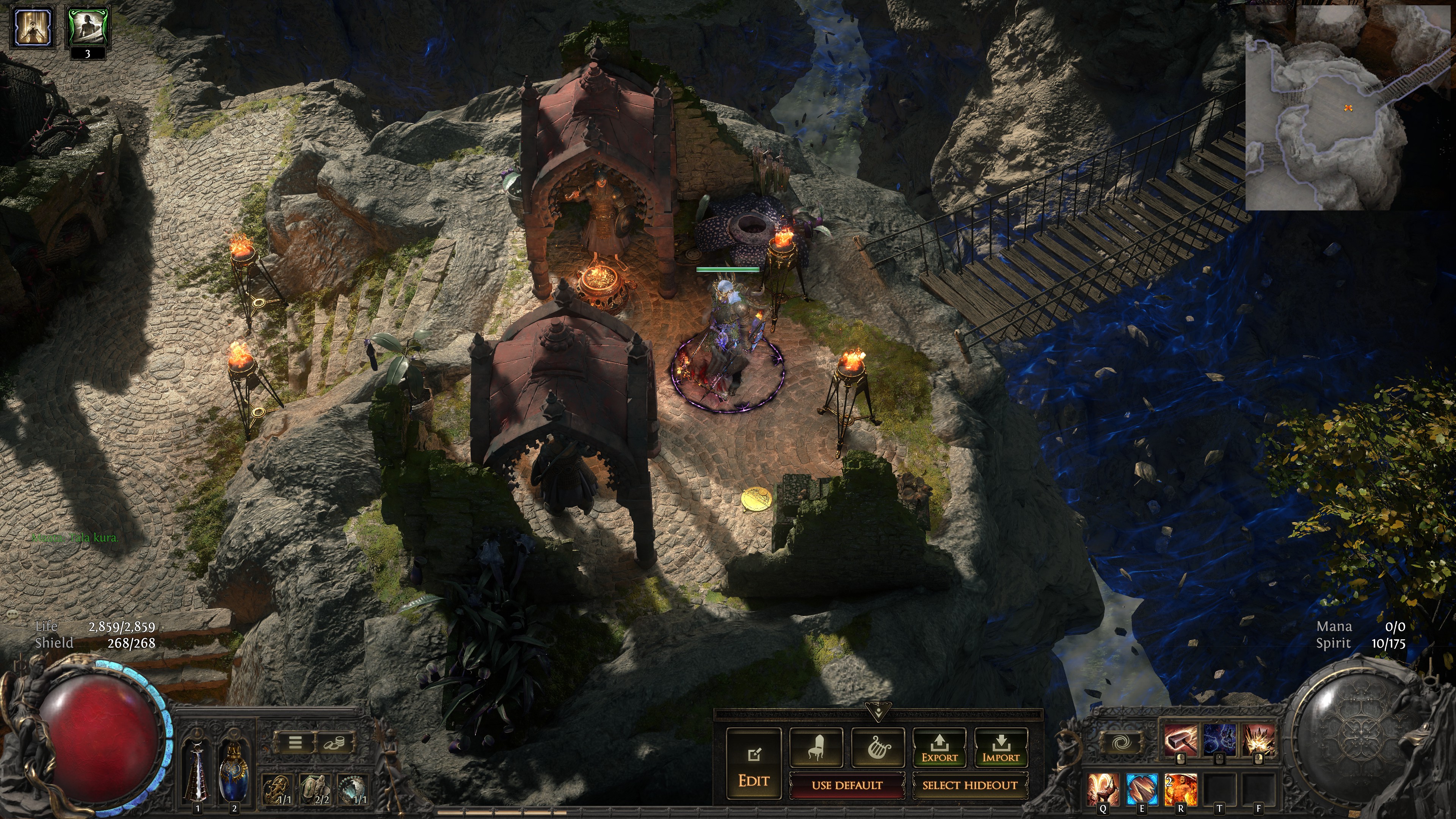Viewport: 1456px width, 819px height.
Task: Open the Select Hideout list
Action: 970,785
